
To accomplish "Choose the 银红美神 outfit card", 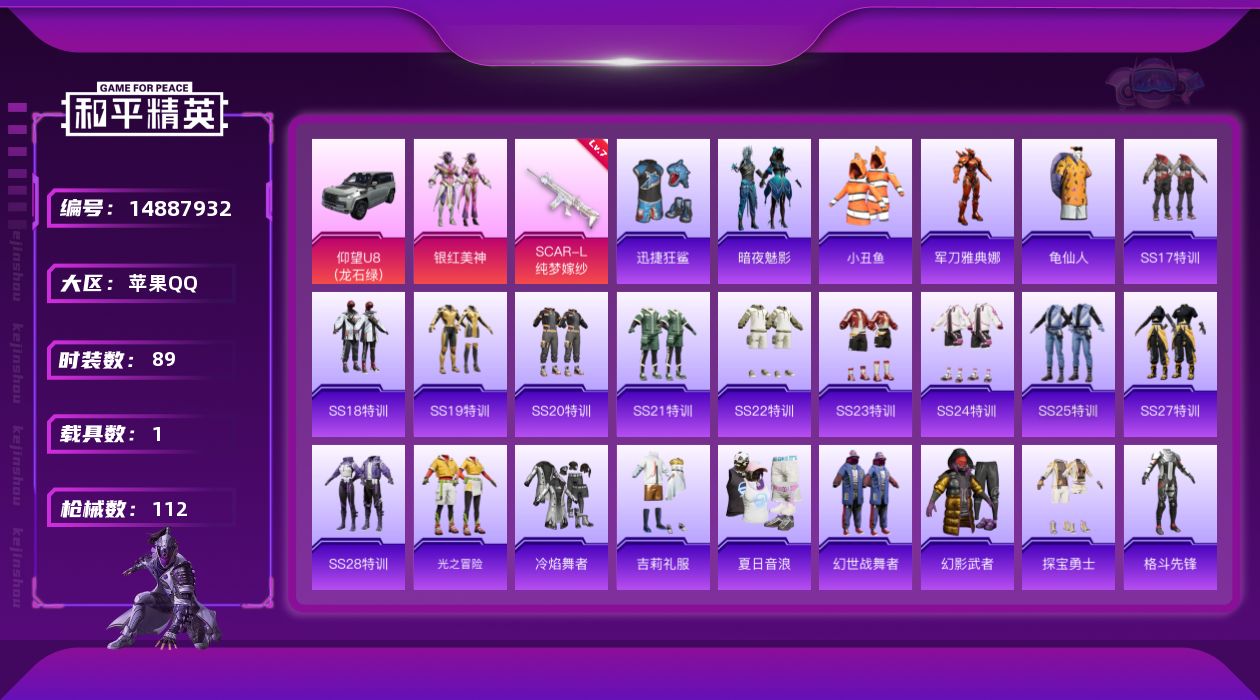I will click(x=460, y=211).
